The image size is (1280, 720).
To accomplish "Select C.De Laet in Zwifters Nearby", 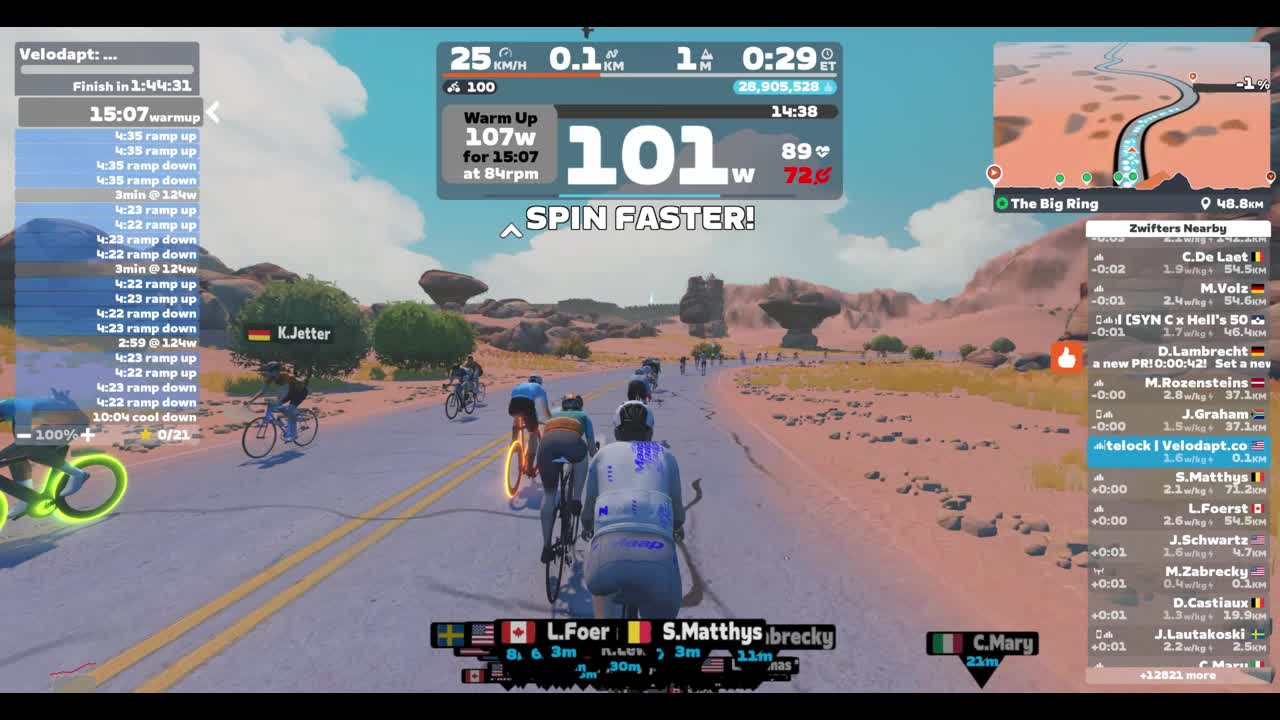I will 1178,263.
